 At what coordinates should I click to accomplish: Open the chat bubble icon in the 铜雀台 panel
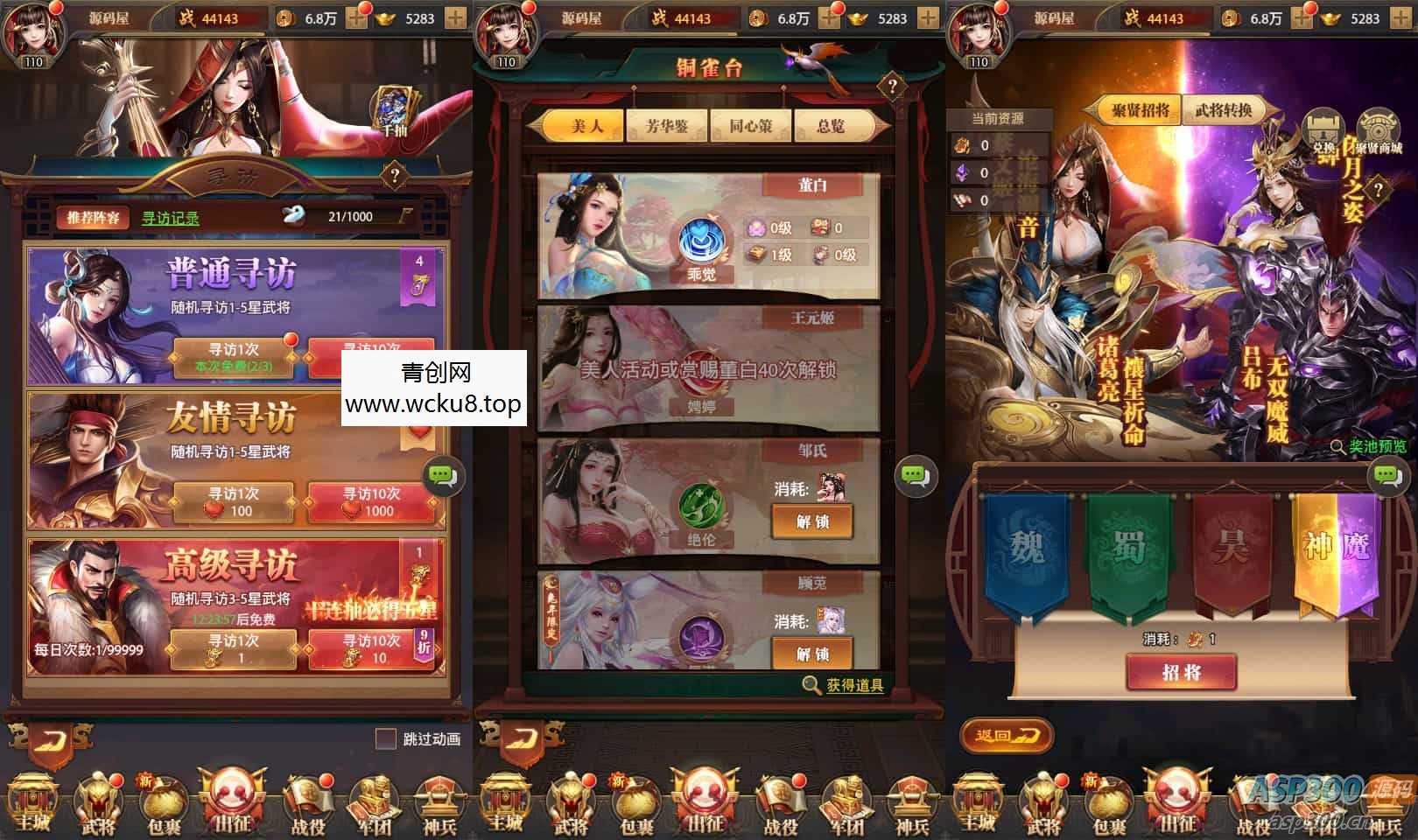tap(916, 477)
